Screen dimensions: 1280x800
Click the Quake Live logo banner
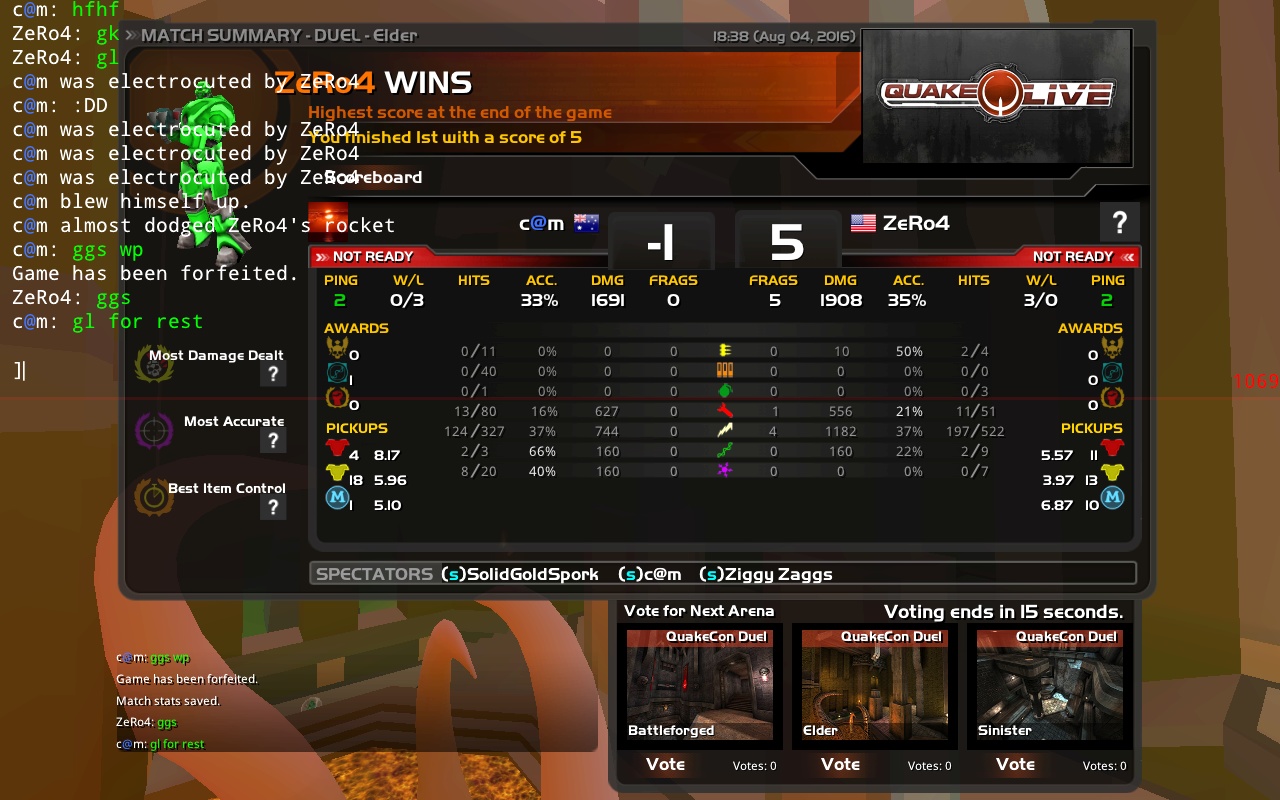point(996,96)
